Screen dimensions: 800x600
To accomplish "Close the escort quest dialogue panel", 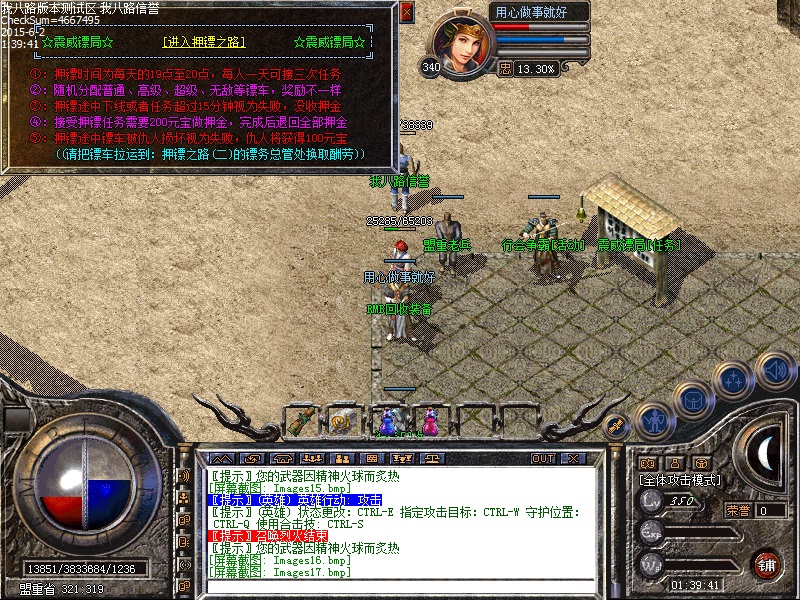I will click(x=406, y=13).
